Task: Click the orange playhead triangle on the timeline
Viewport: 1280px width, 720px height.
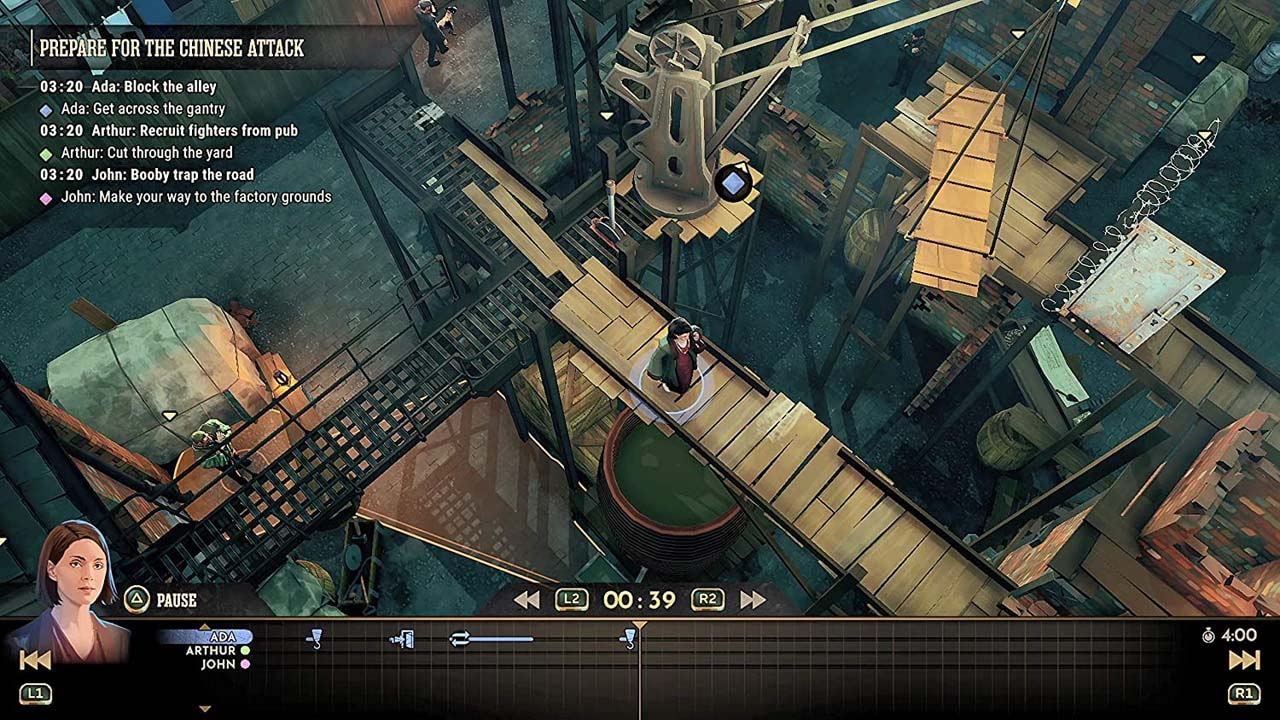Action: click(638, 624)
